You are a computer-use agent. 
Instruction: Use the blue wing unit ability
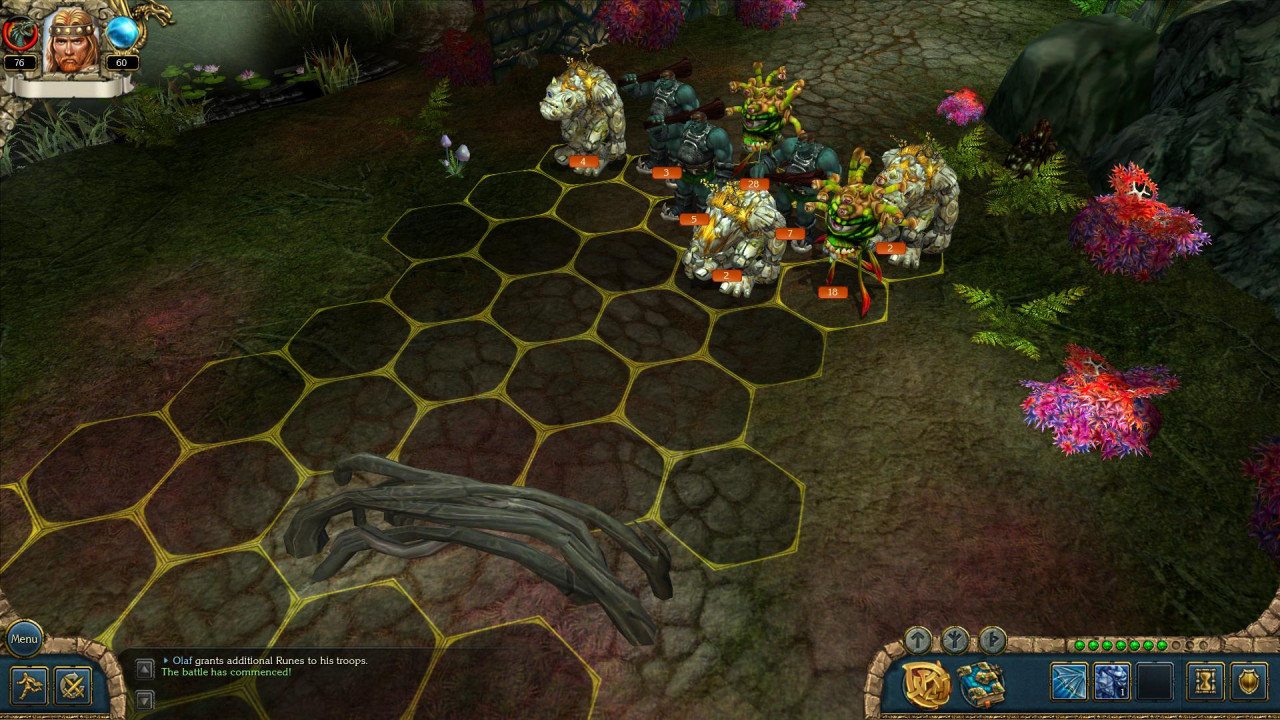(1068, 682)
